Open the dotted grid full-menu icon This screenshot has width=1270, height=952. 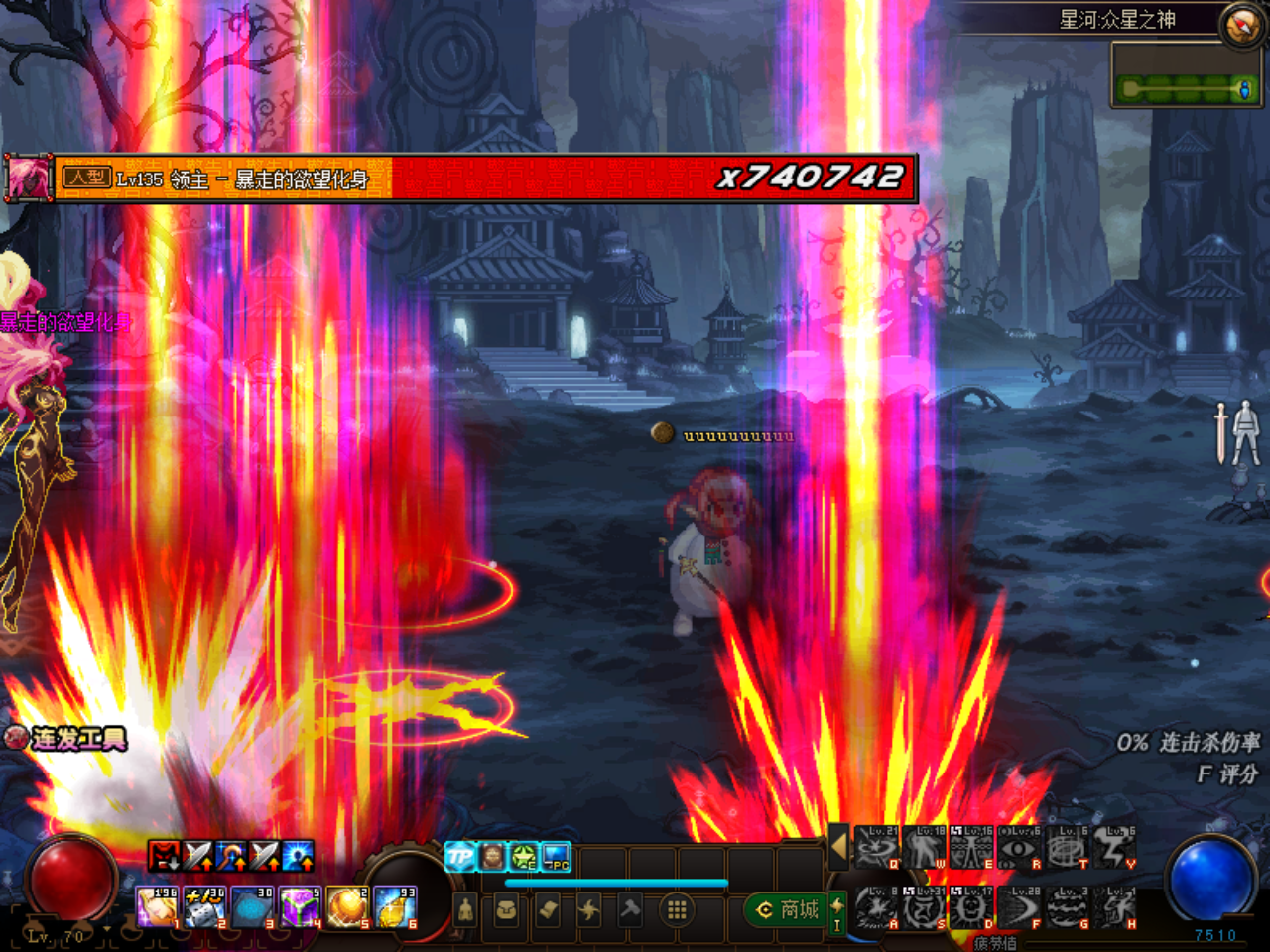(677, 909)
